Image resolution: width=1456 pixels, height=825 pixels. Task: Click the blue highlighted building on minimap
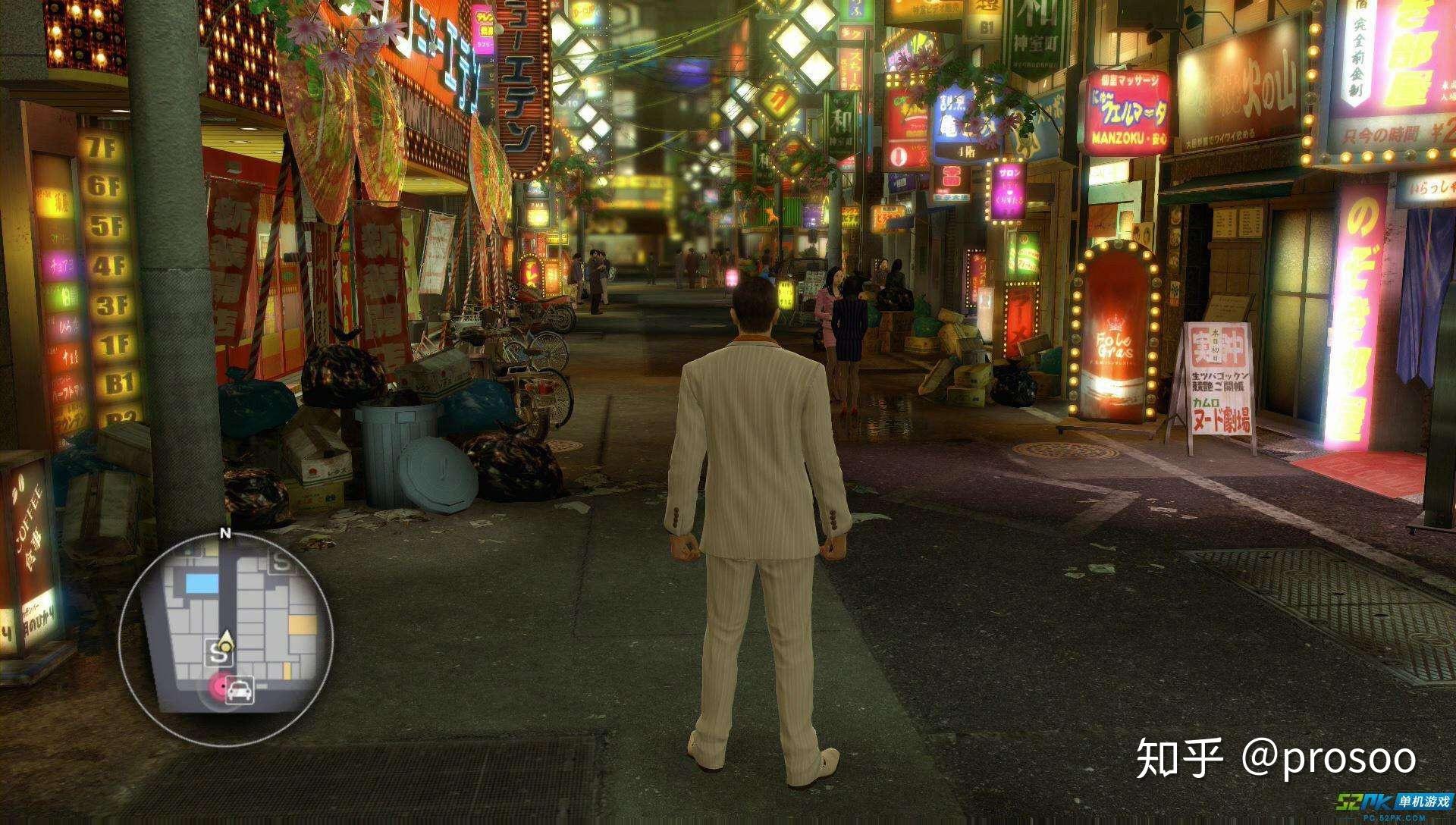point(201,583)
